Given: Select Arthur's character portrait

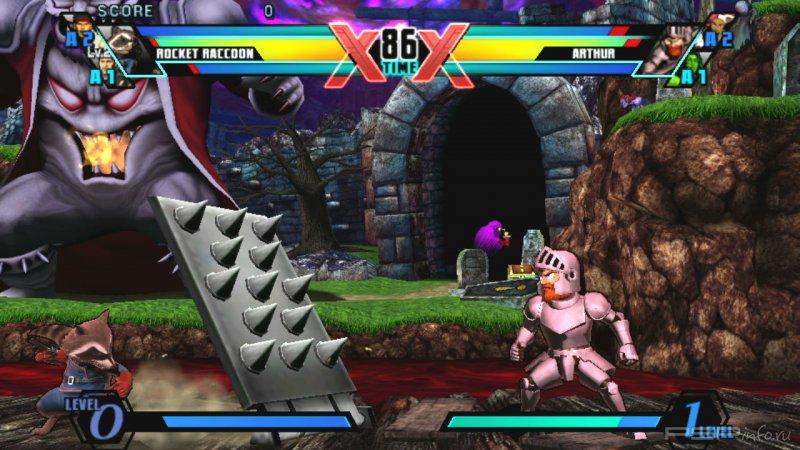Looking at the screenshot, I should (668, 50).
